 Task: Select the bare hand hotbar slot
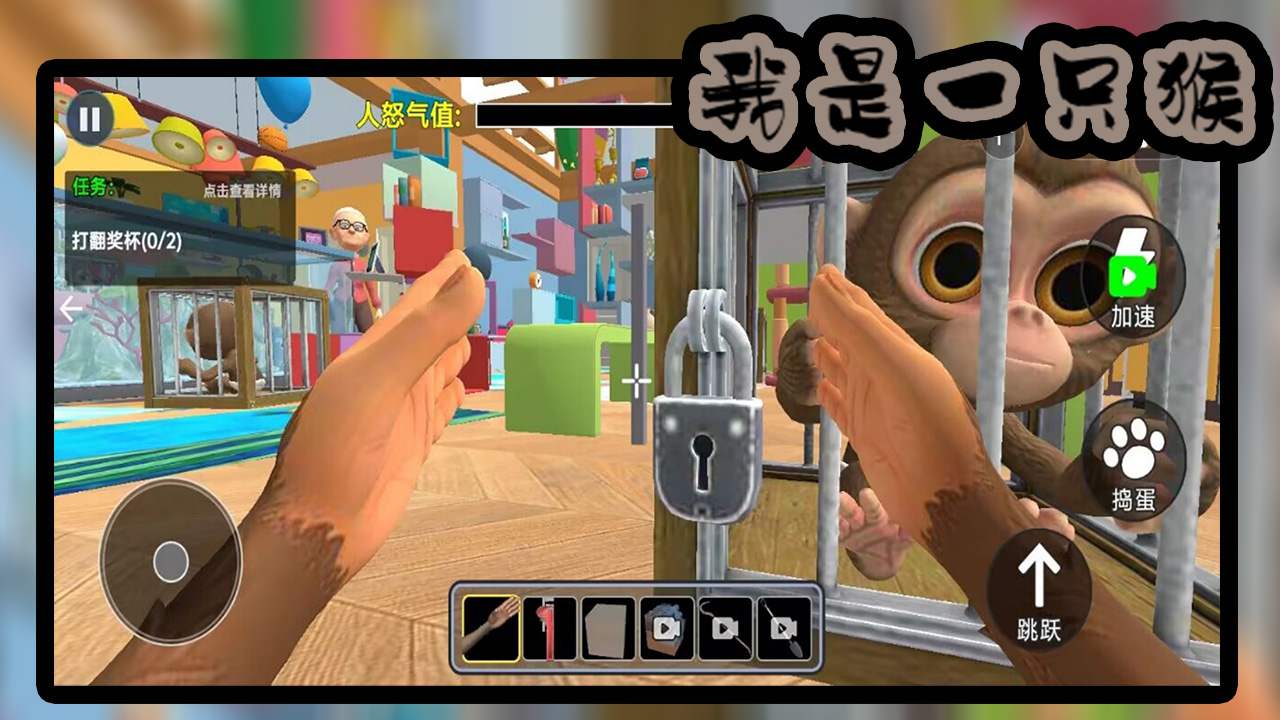(x=492, y=629)
